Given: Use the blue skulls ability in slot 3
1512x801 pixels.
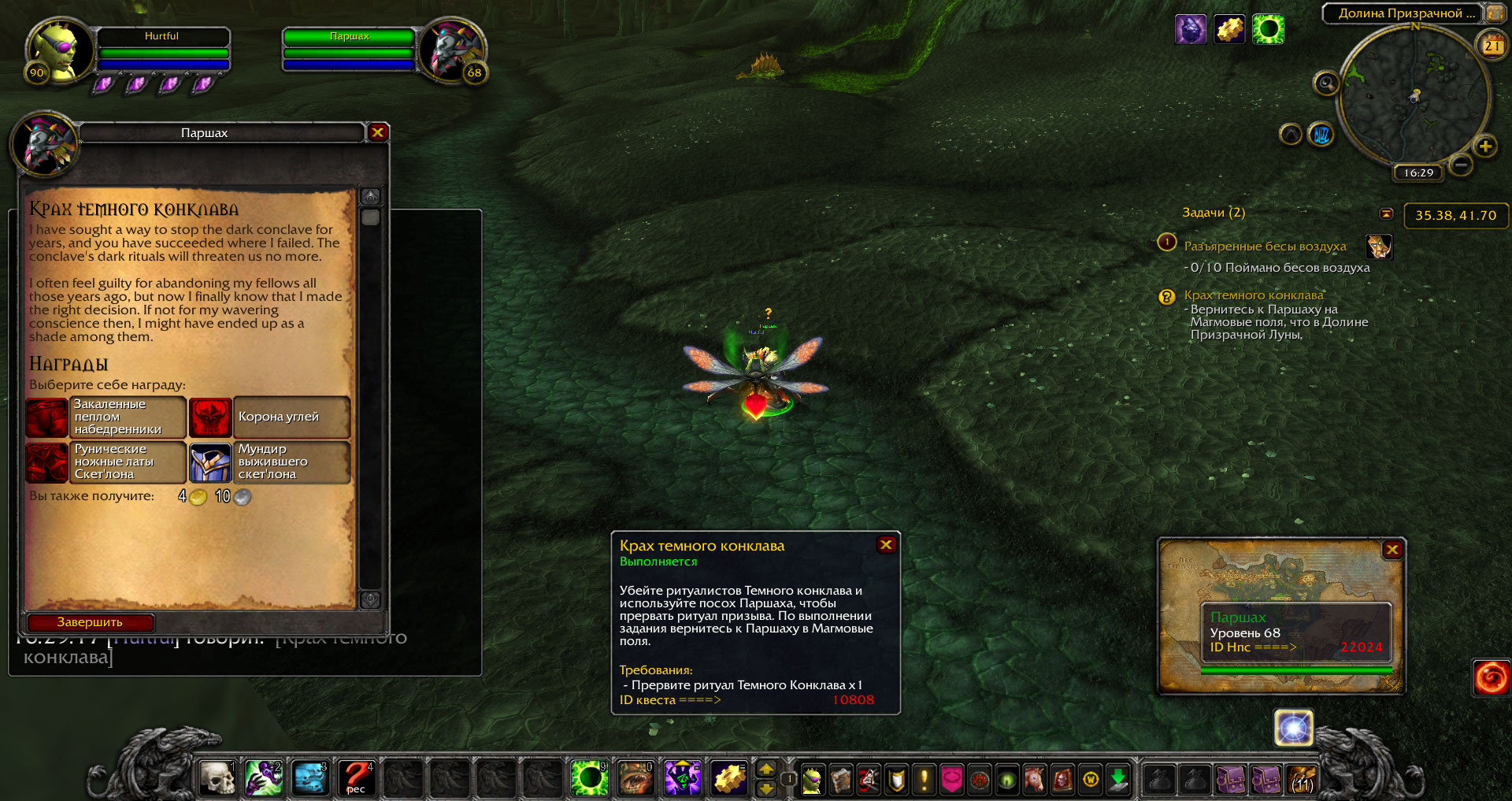Looking at the screenshot, I should coord(310,777).
